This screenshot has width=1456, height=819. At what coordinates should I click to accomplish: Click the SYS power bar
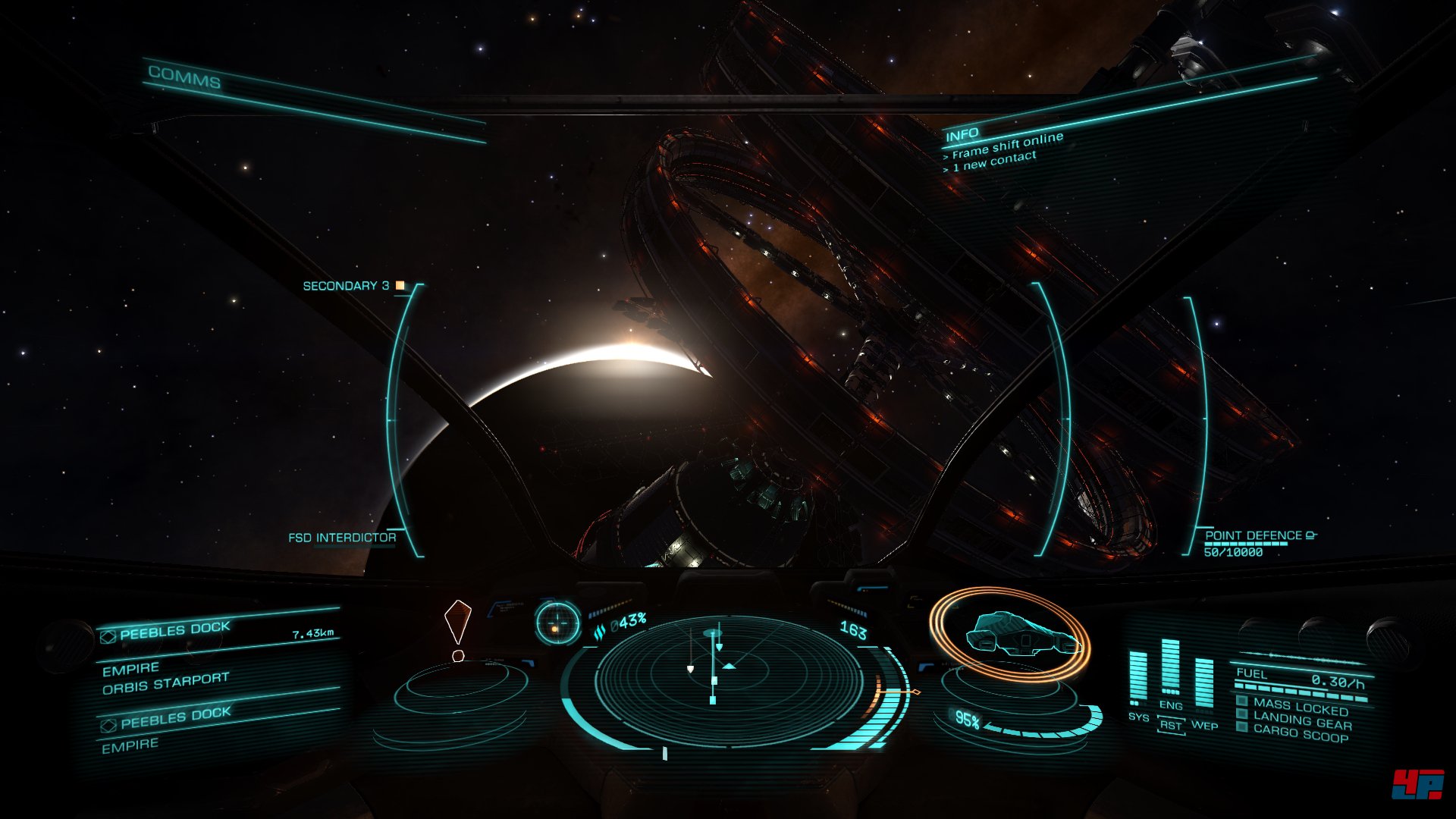[1137, 677]
